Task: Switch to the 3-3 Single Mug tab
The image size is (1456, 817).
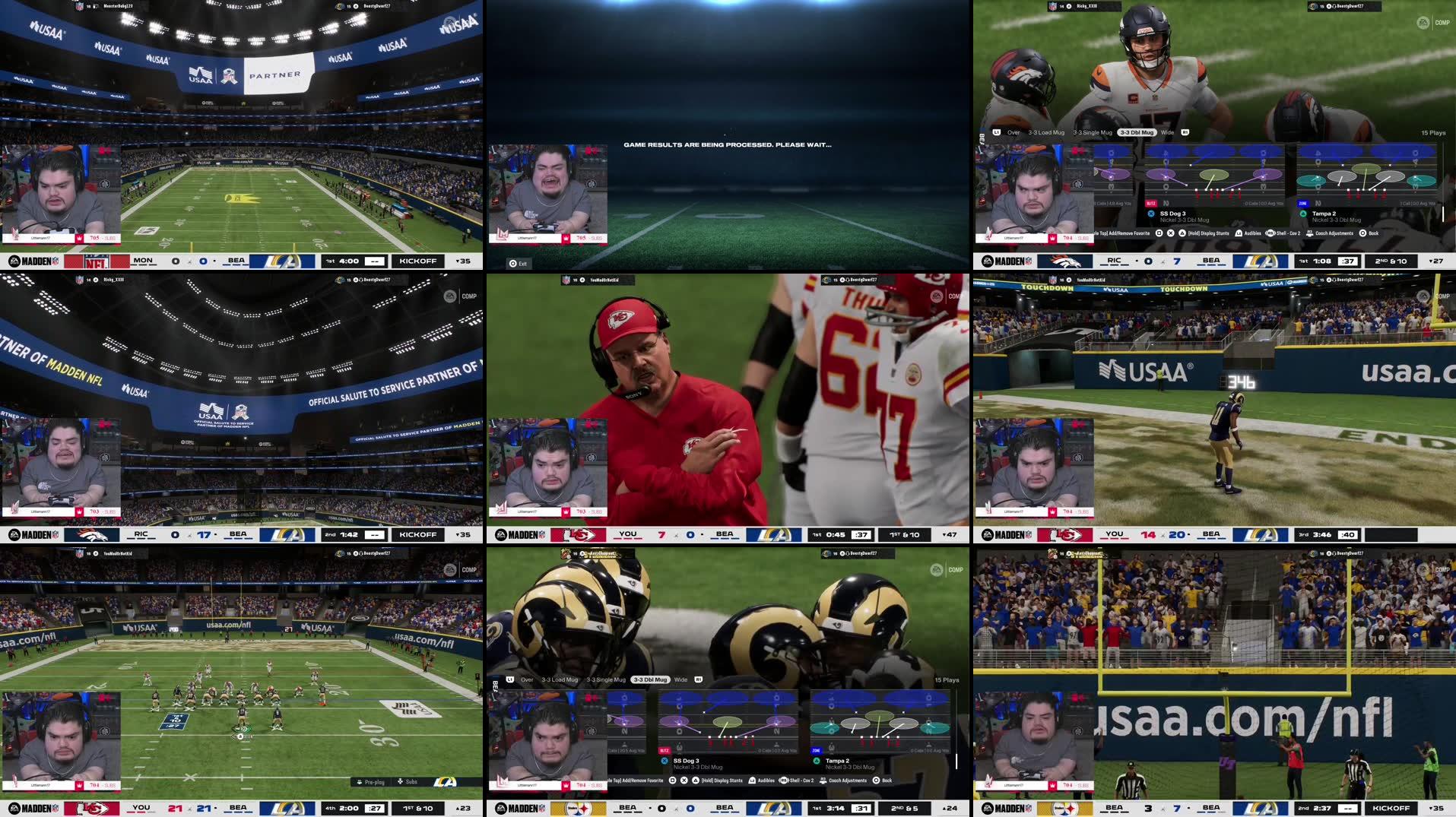Action: pyautogui.click(x=1093, y=132)
